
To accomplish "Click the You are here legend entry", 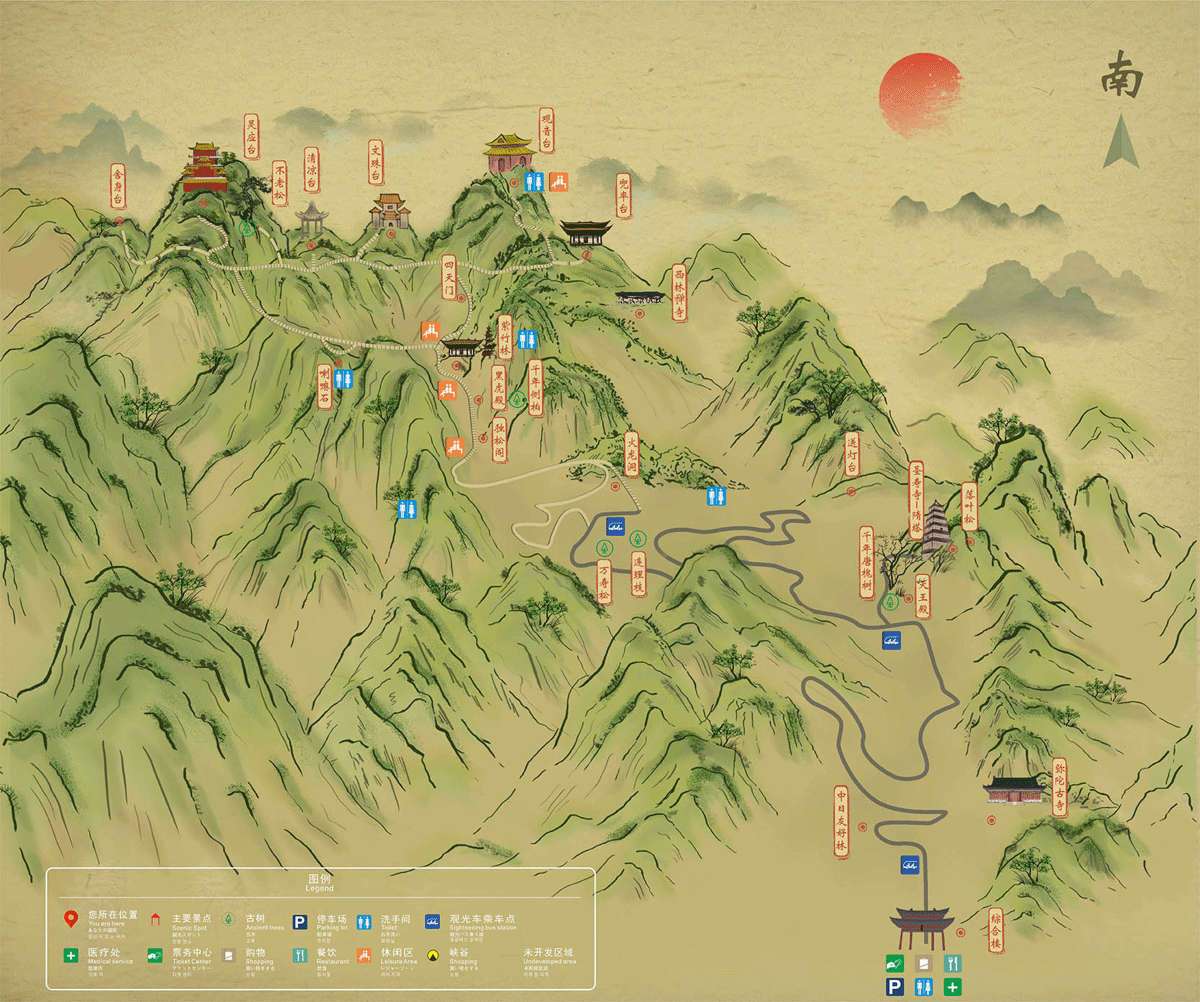I will (100, 918).
